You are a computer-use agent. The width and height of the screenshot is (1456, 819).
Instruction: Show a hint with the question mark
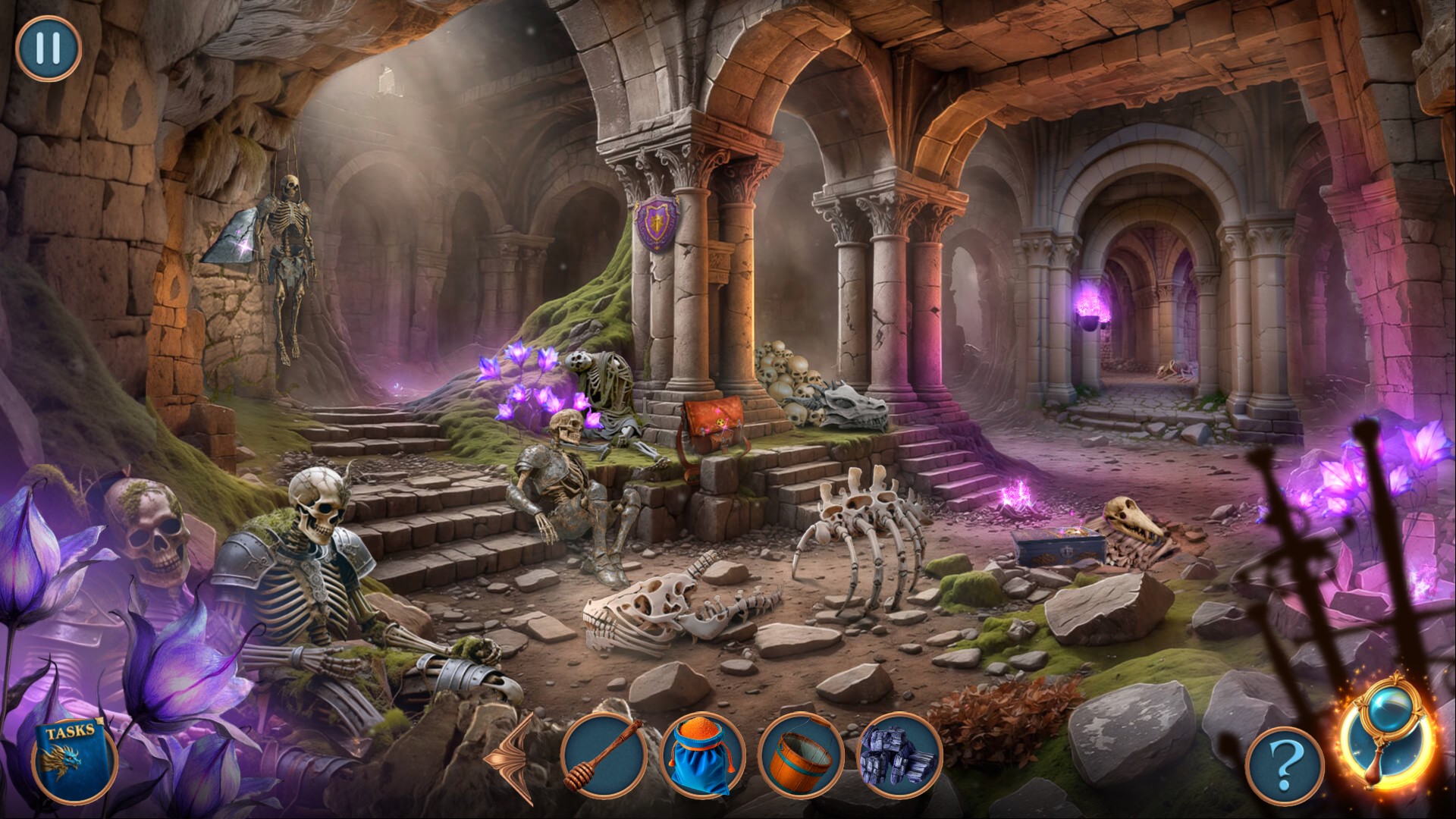tap(1284, 770)
